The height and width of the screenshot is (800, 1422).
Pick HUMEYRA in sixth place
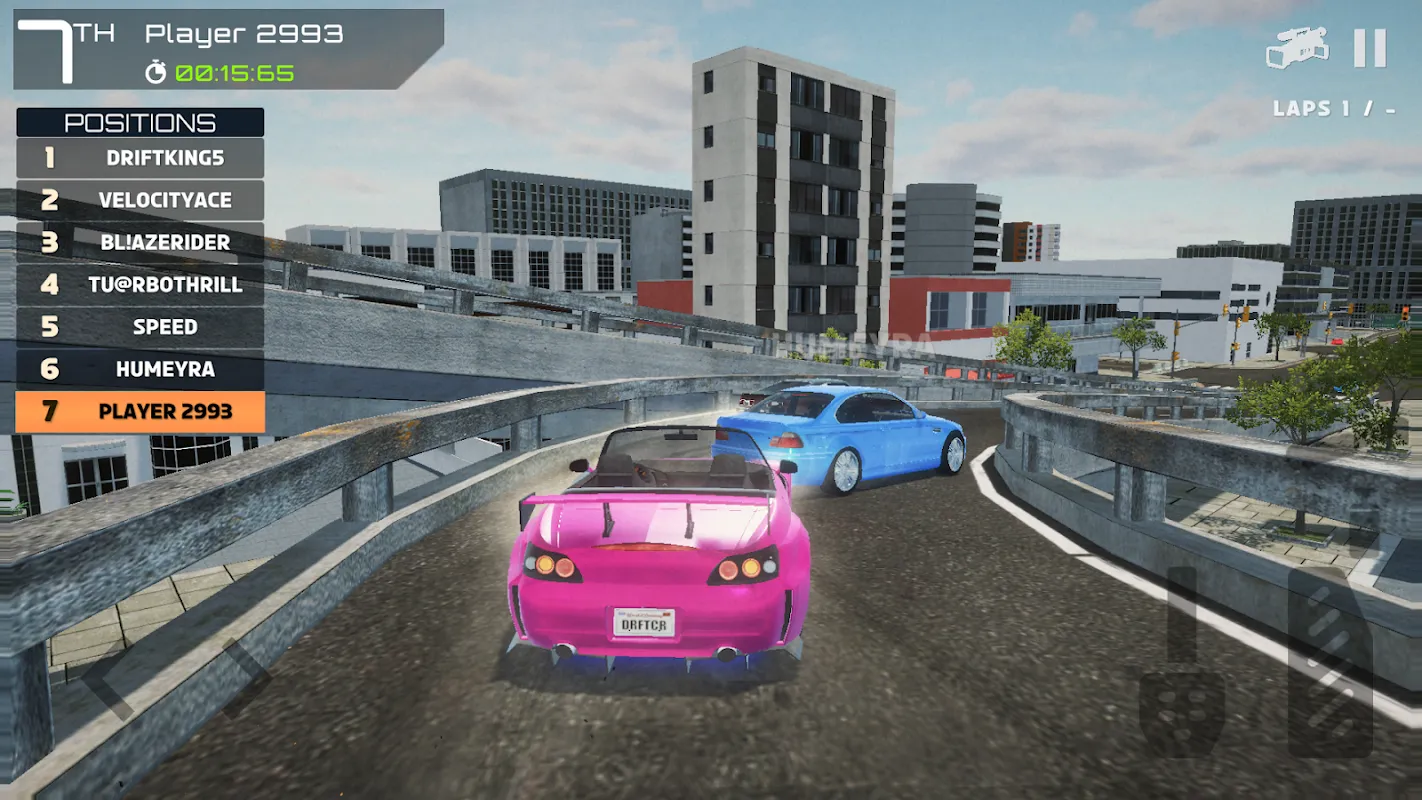140,369
